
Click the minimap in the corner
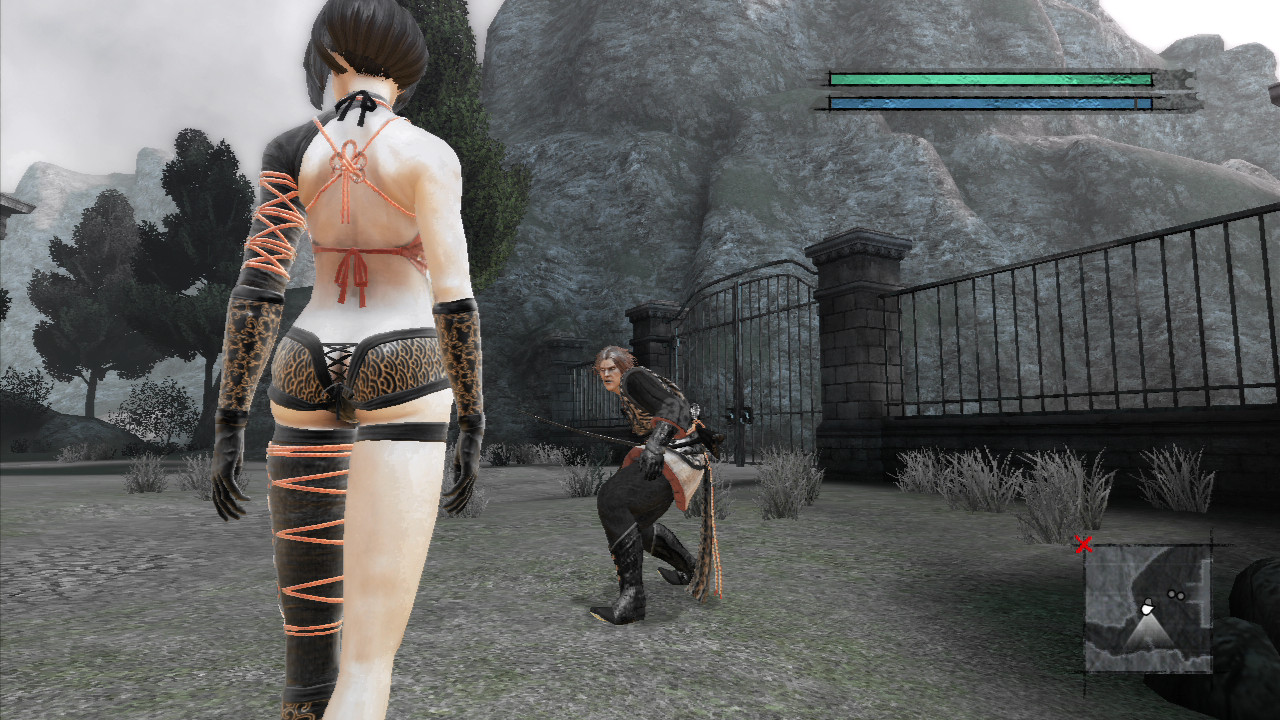(x=1148, y=608)
